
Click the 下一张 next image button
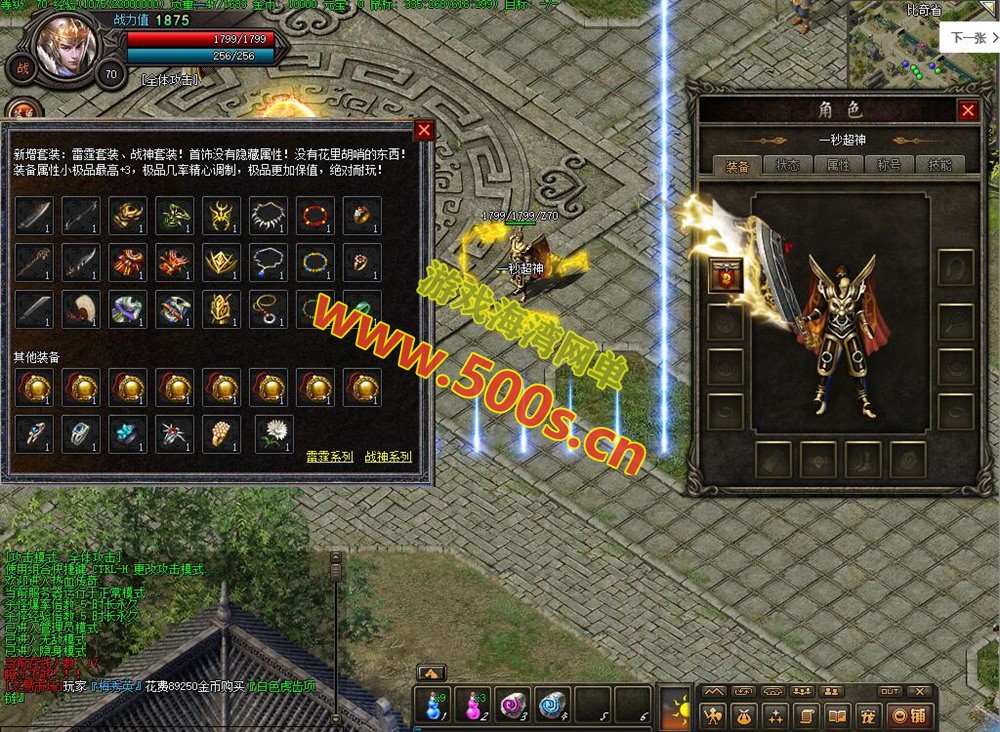[x=967, y=37]
